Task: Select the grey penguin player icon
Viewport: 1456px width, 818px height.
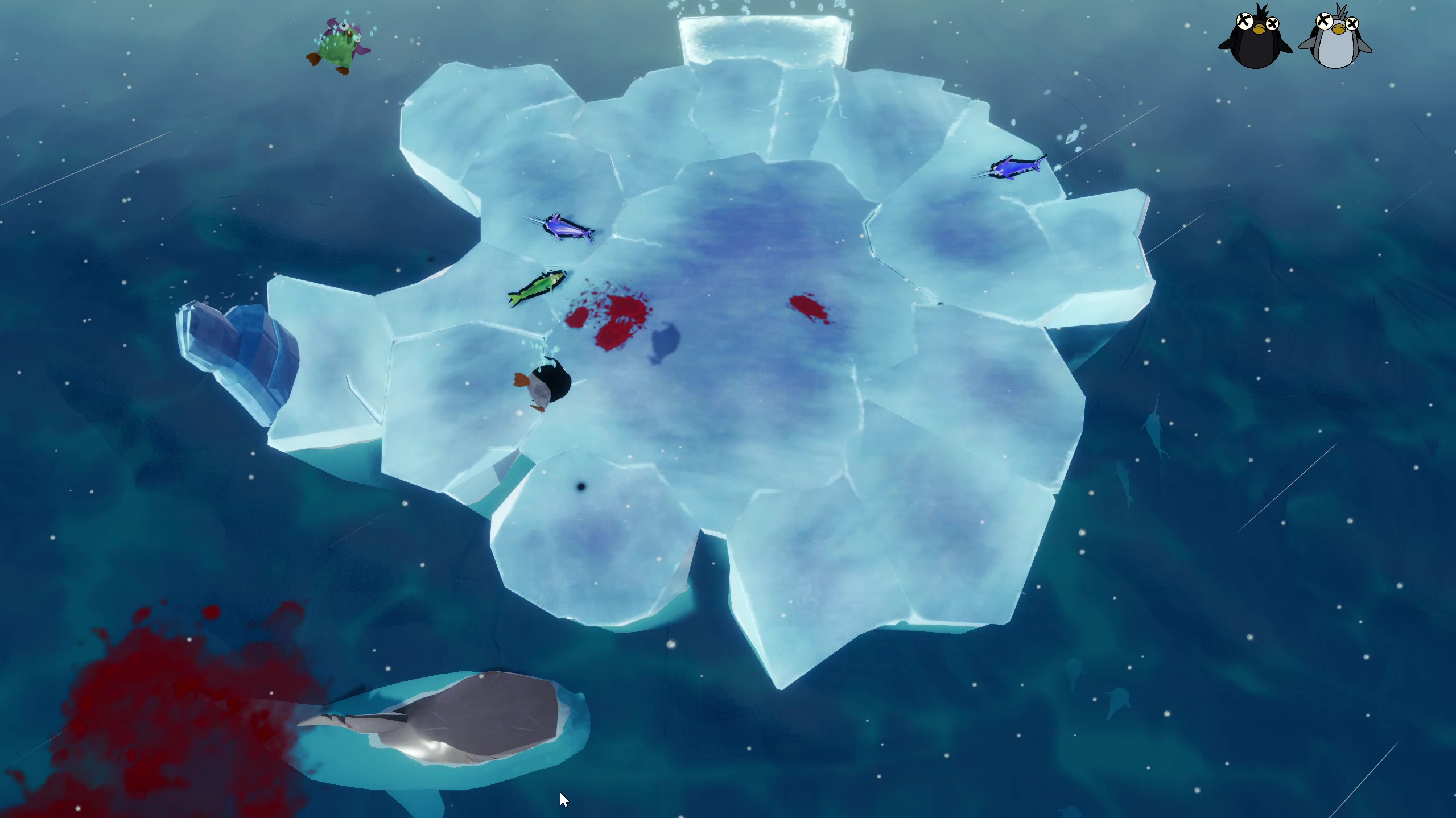Action: click(x=1335, y=39)
